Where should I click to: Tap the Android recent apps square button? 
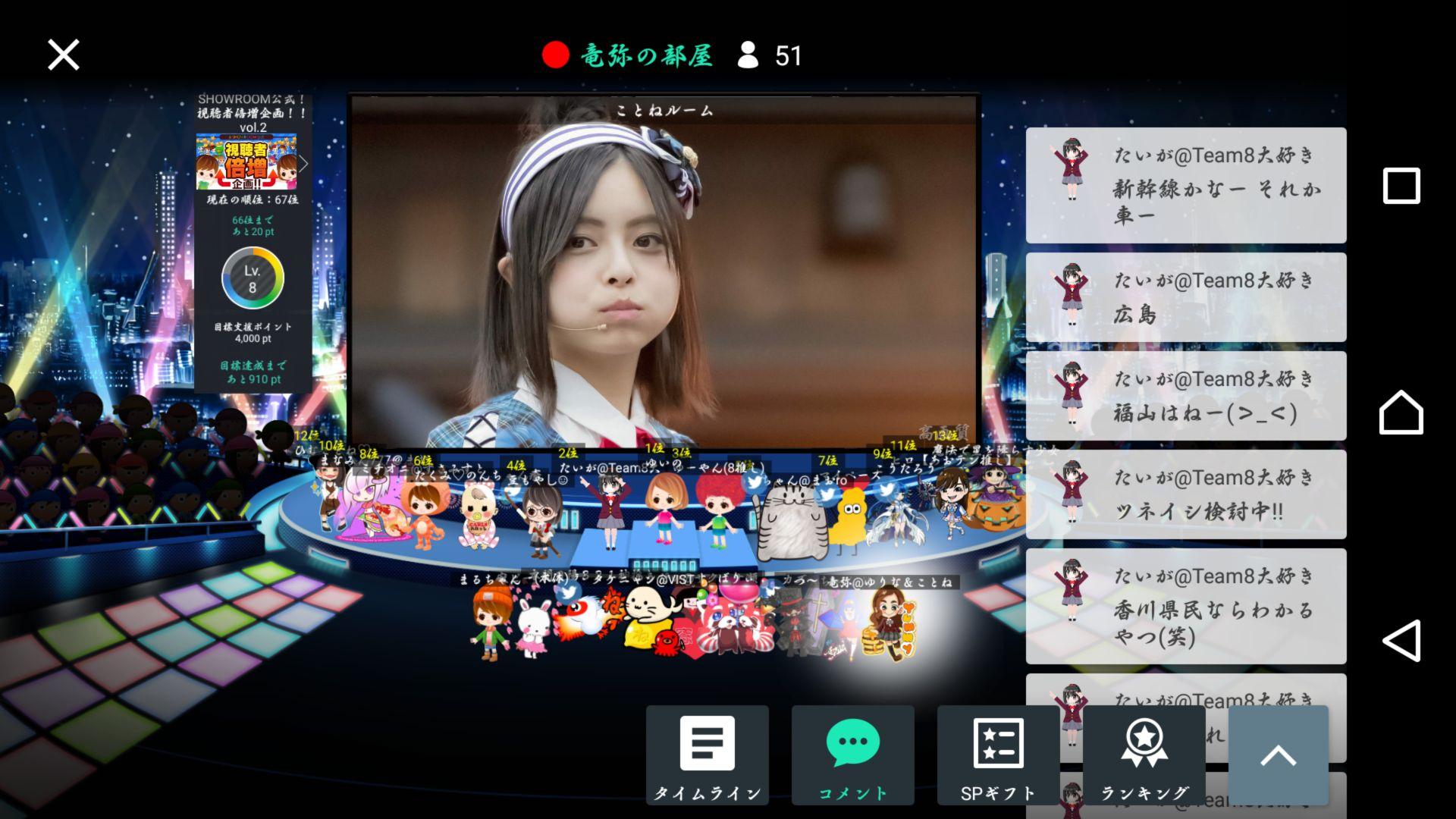(x=1401, y=186)
